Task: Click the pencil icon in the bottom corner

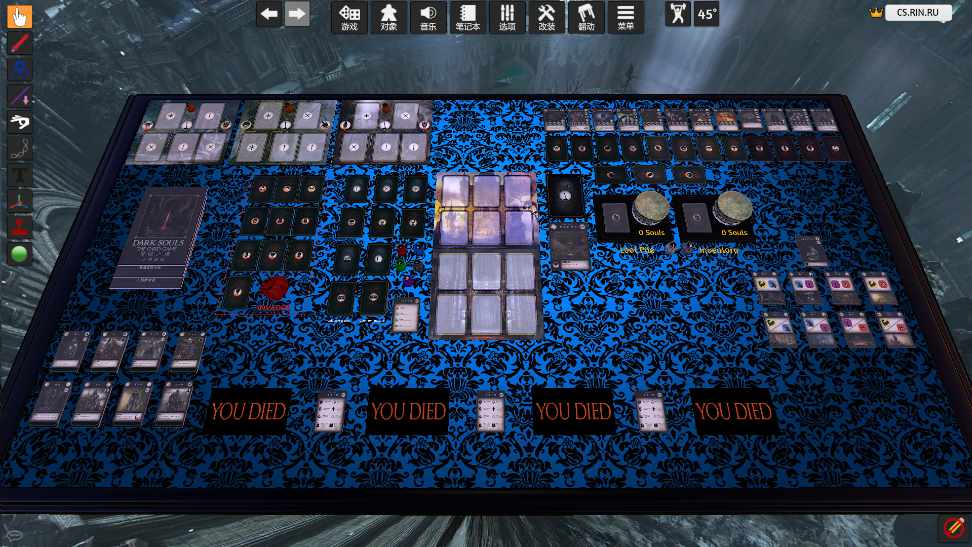Action: click(953, 526)
